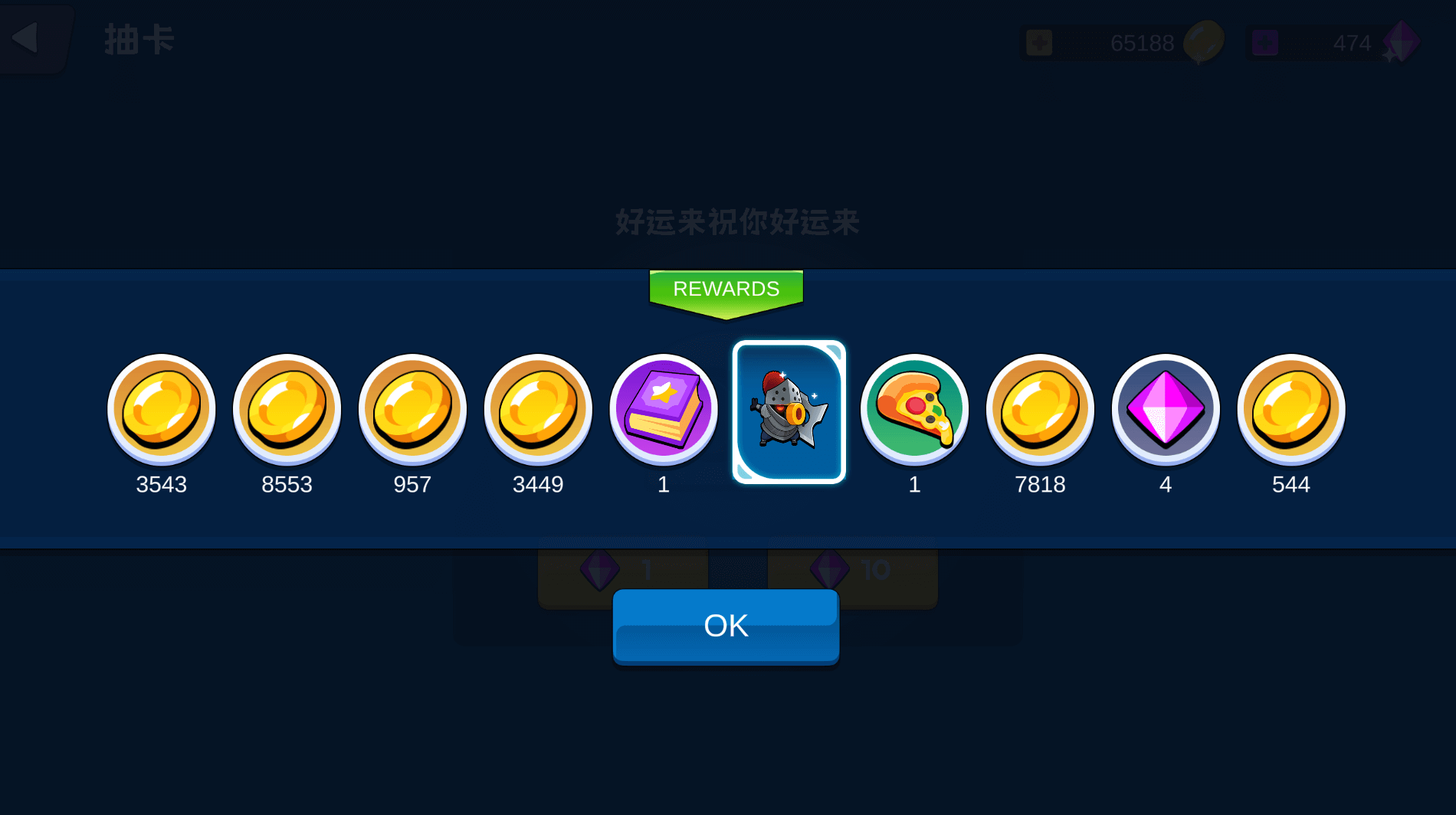Screen dimensions: 1456x815
Task: Click the 8553 gold coin reward
Action: pyautogui.click(x=287, y=410)
